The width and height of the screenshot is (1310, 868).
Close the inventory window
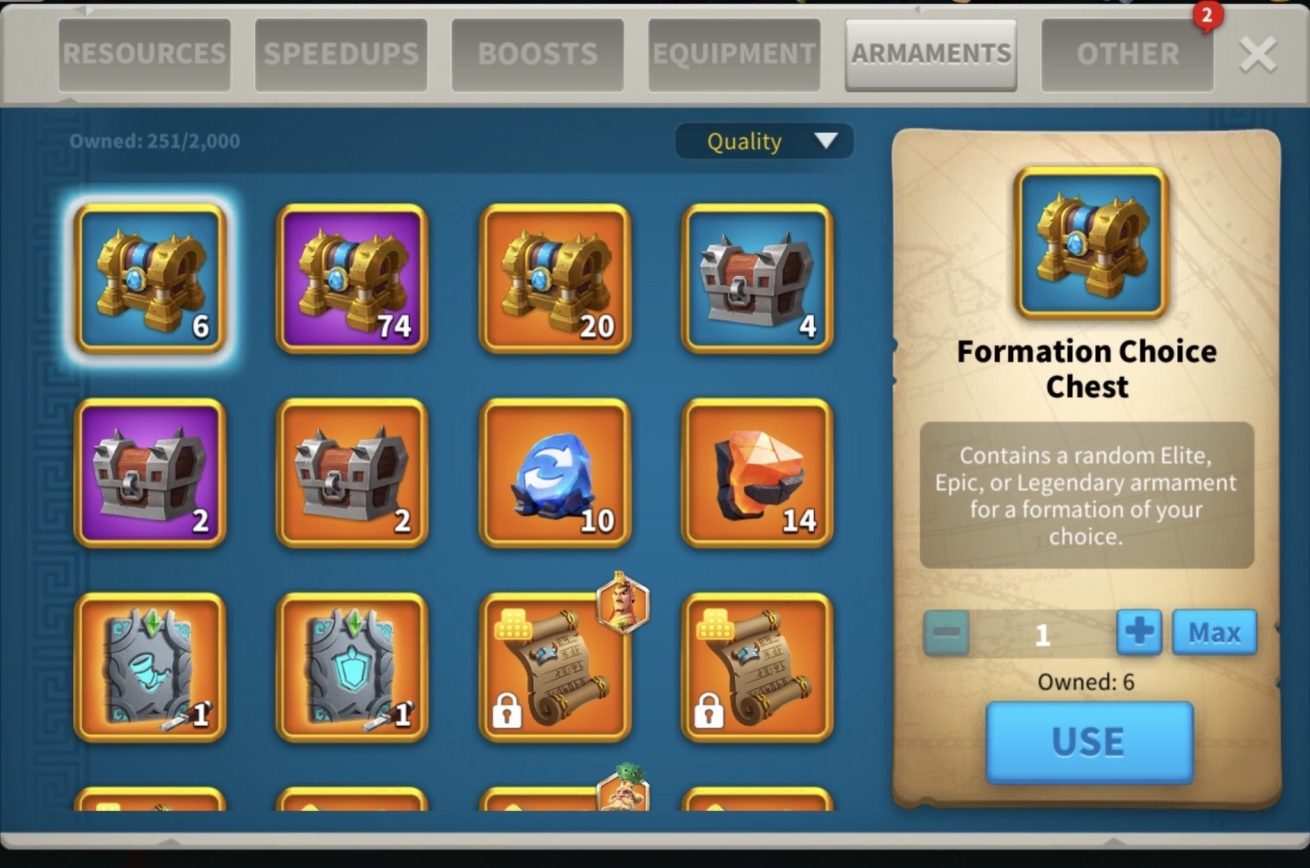tap(1257, 55)
